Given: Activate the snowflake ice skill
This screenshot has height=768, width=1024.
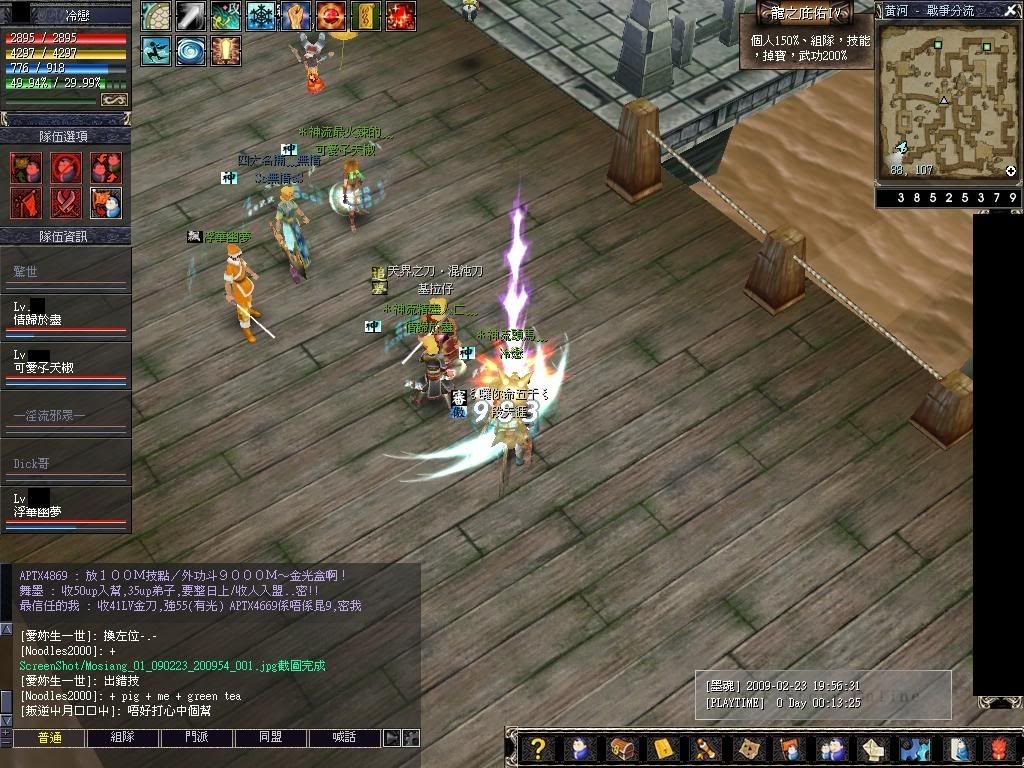Looking at the screenshot, I should 262,16.
